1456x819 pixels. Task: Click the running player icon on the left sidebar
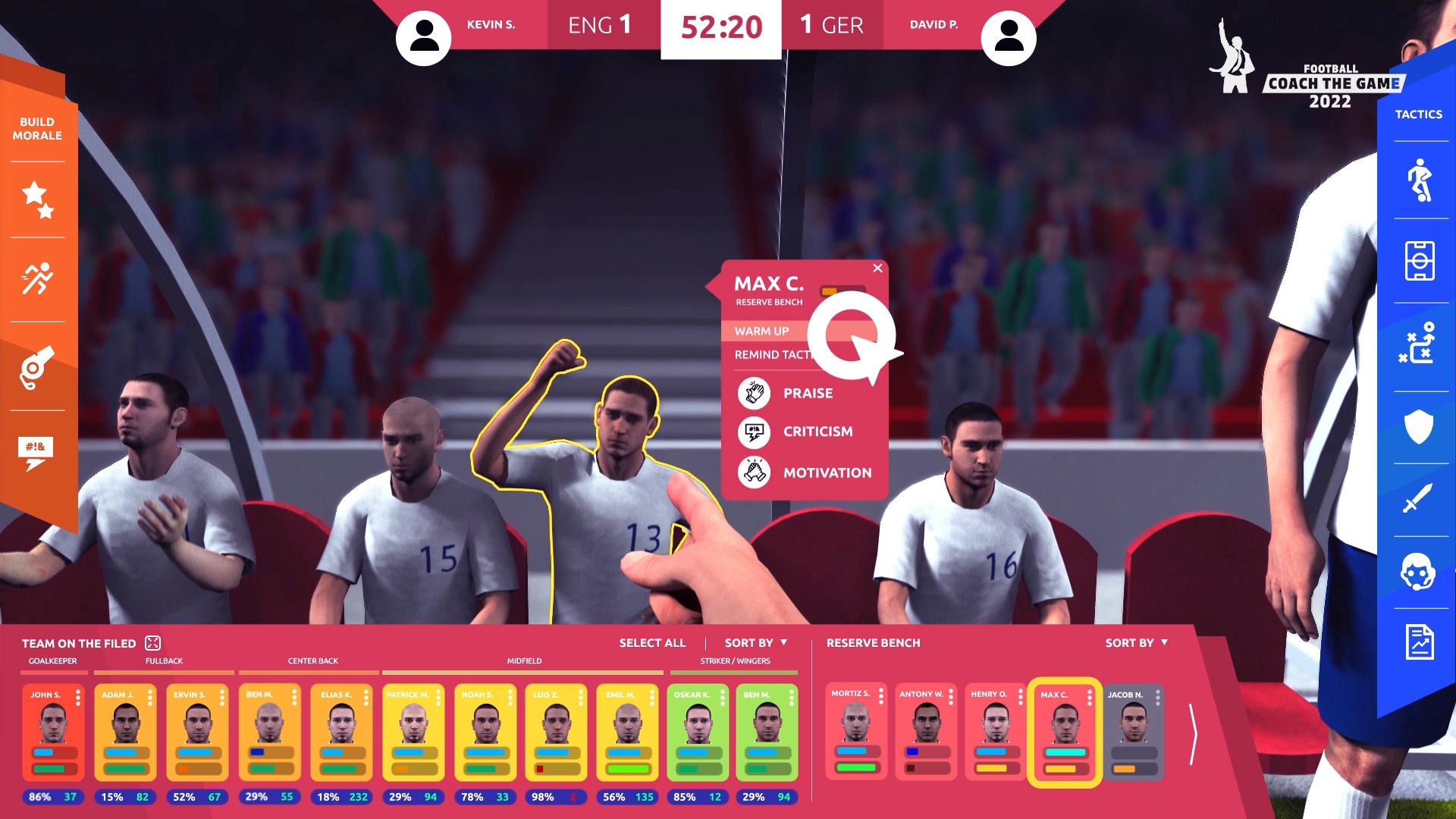click(x=37, y=278)
